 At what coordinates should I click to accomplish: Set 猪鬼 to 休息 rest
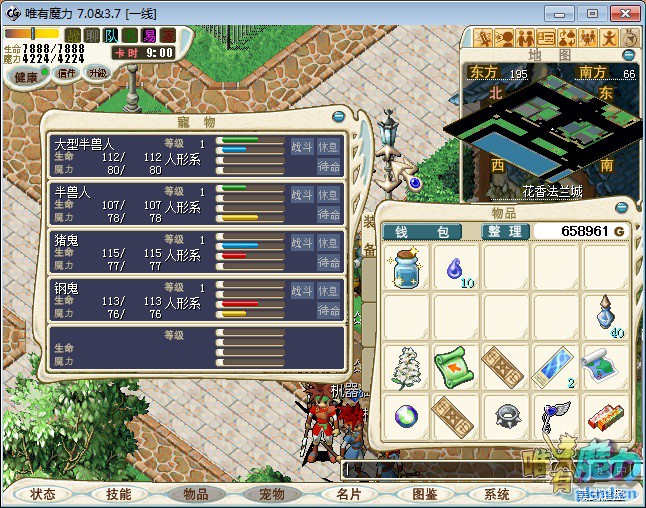329,242
